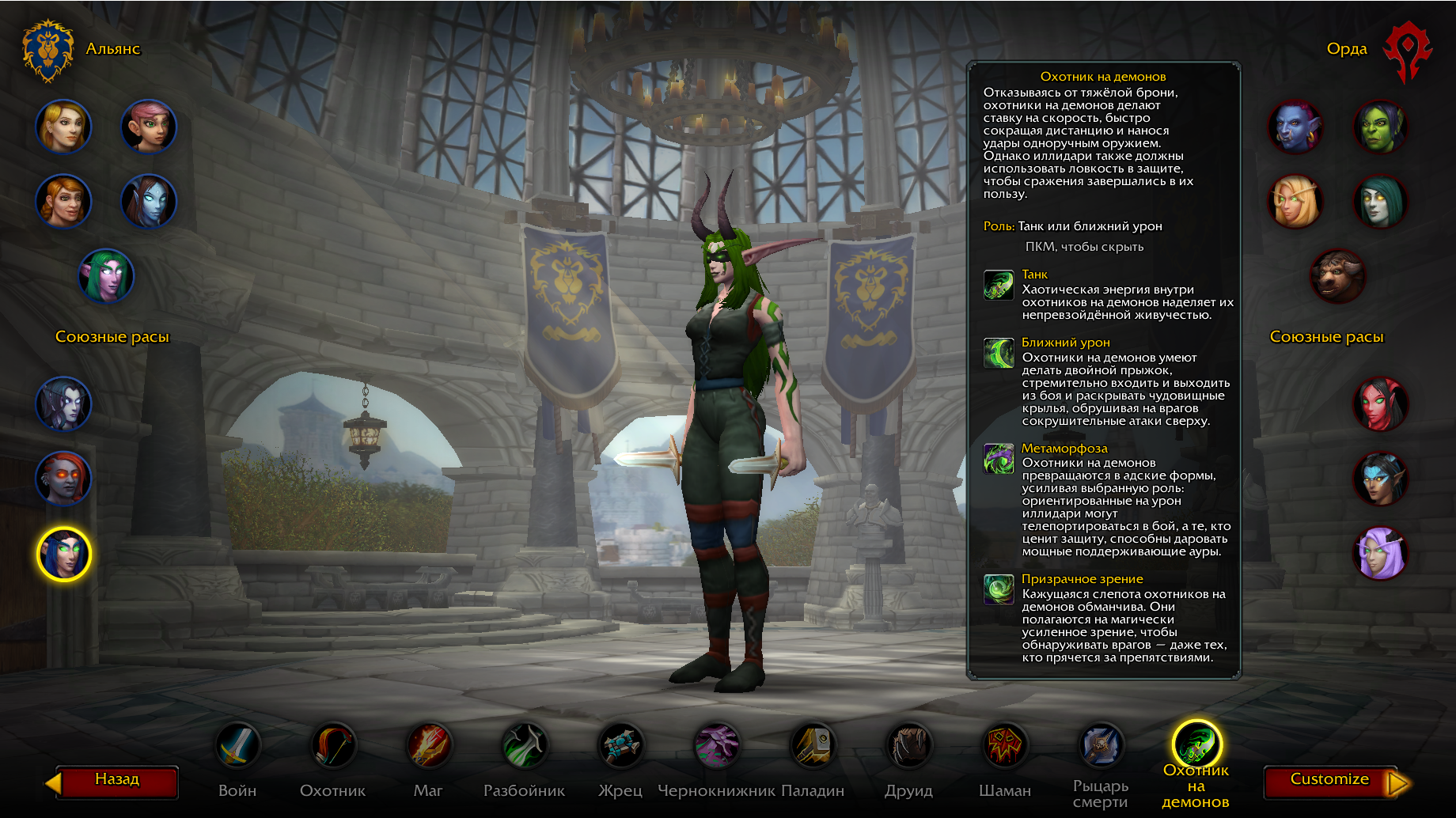Image resolution: width=1456 pixels, height=818 pixels.
Task: Select the pink-haired gnome race portrait
Action: point(148,127)
